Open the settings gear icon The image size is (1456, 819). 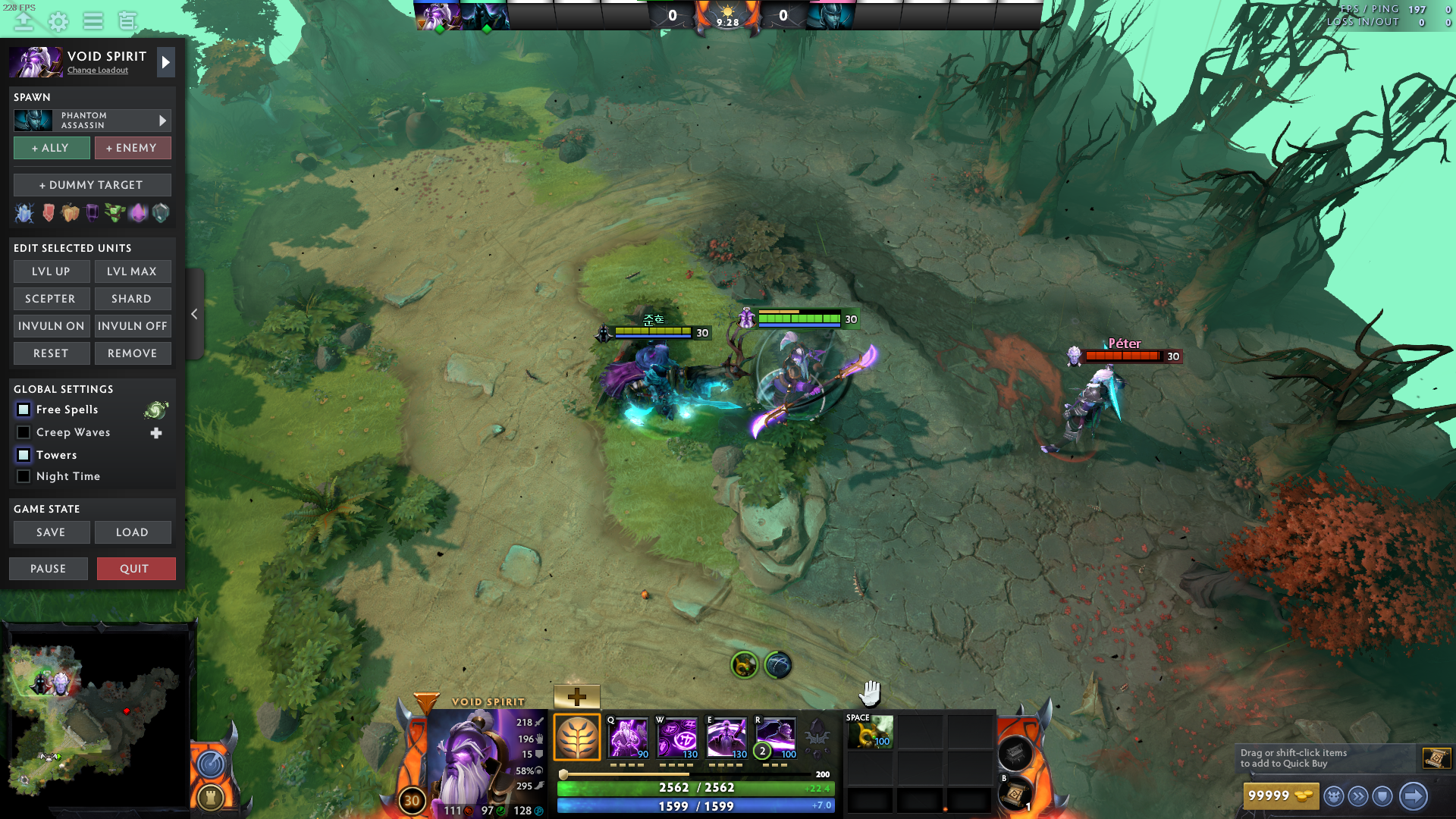(x=58, y=21)
